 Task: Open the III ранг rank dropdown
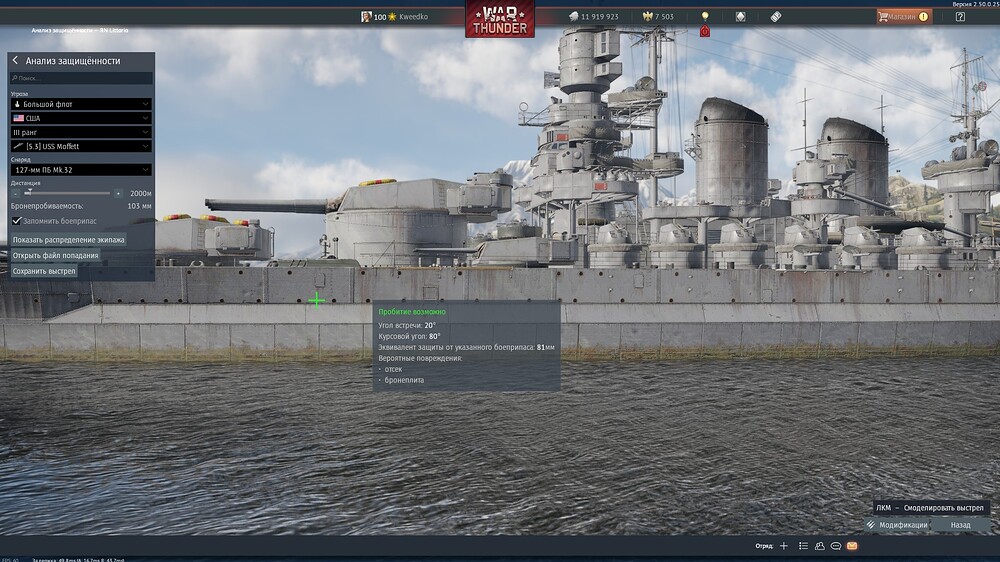(x=81, y=132)
